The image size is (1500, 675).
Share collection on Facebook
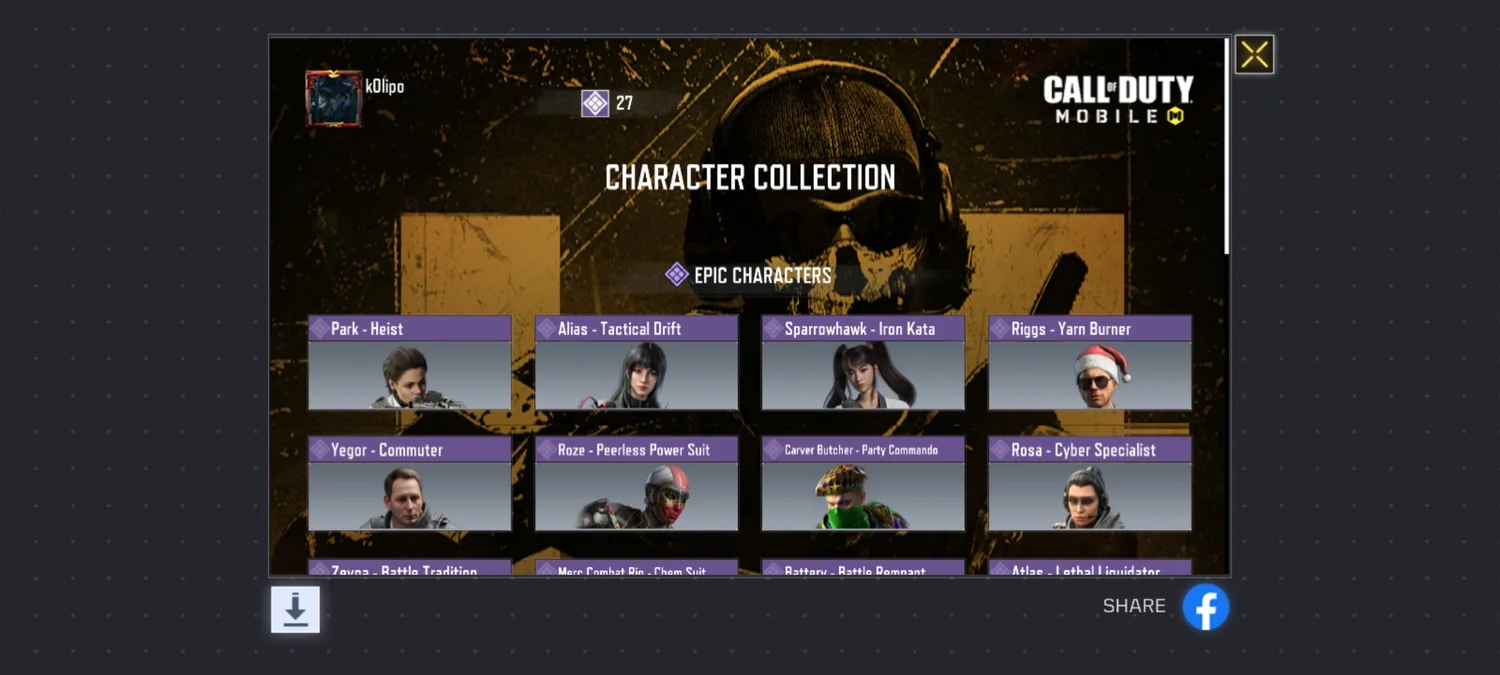(x=1205, y=607)
